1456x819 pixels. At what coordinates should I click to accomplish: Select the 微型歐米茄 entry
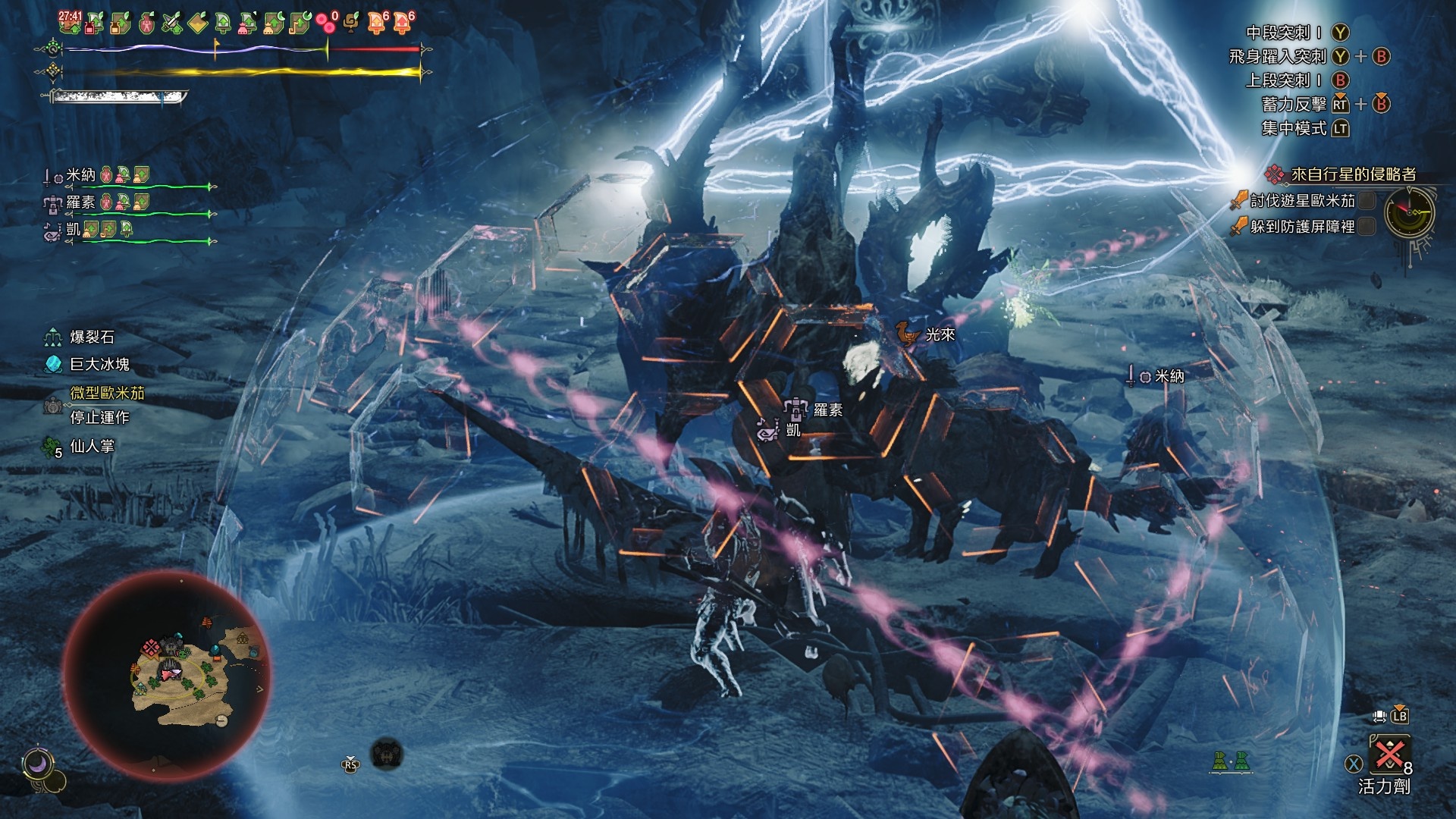pos(107,393)
